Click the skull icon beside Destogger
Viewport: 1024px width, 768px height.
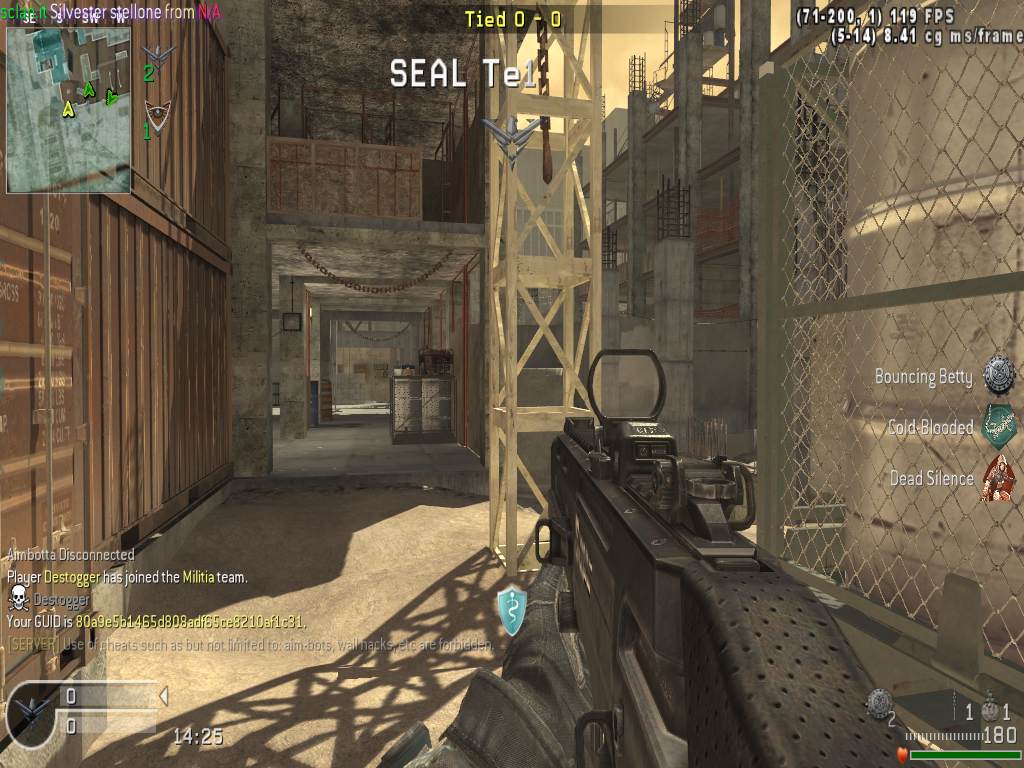click(x=18, y=598)
